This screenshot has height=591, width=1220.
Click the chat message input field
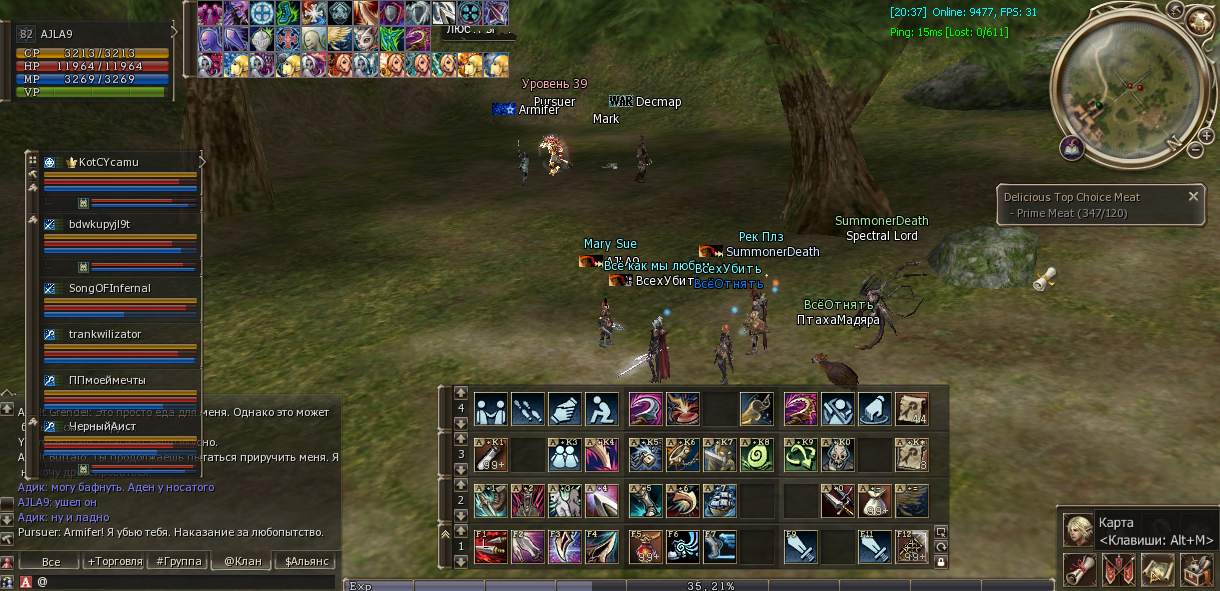pos(190,581)
